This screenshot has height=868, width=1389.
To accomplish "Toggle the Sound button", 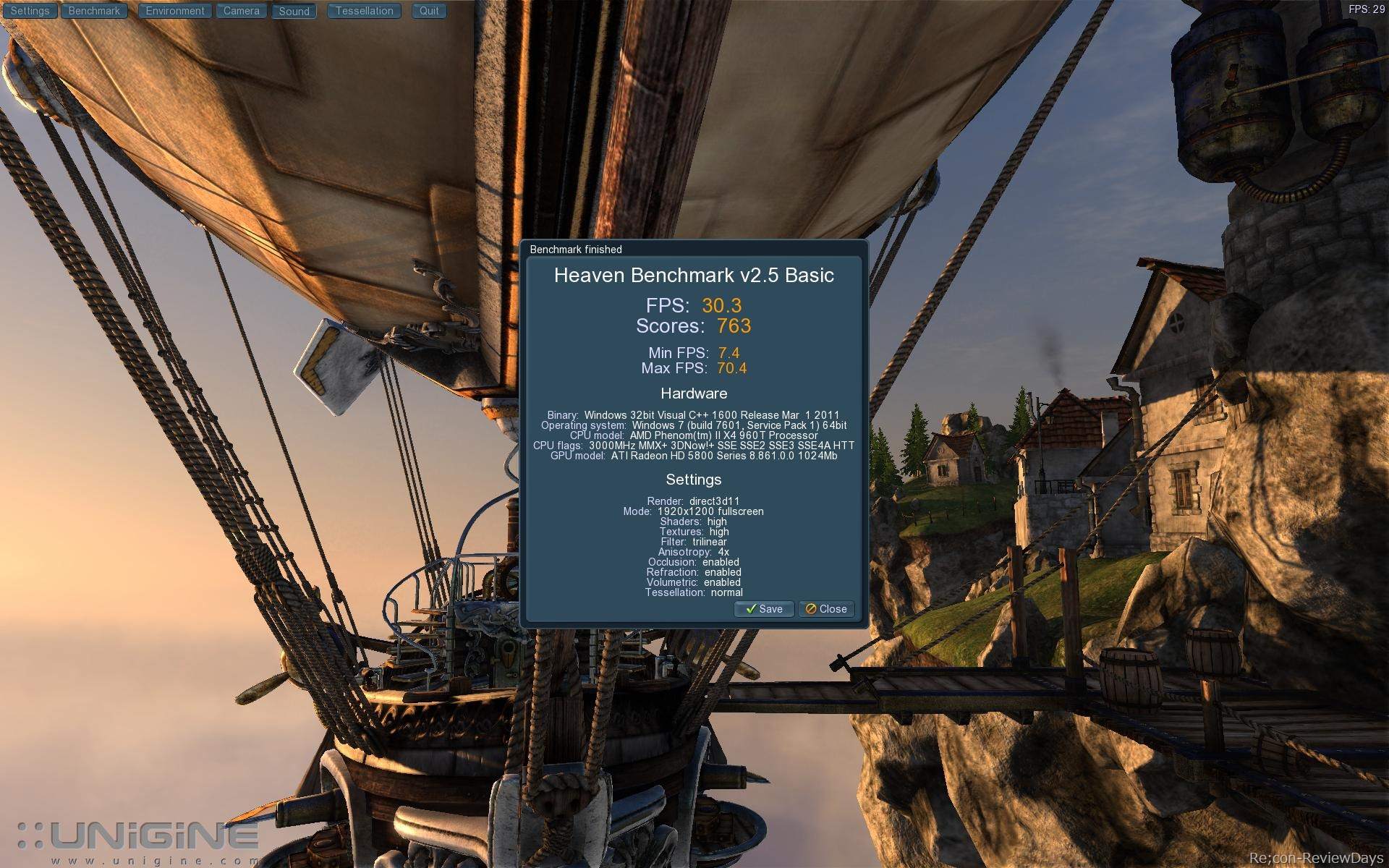I will pyautogui.click(x=294, y=12).
